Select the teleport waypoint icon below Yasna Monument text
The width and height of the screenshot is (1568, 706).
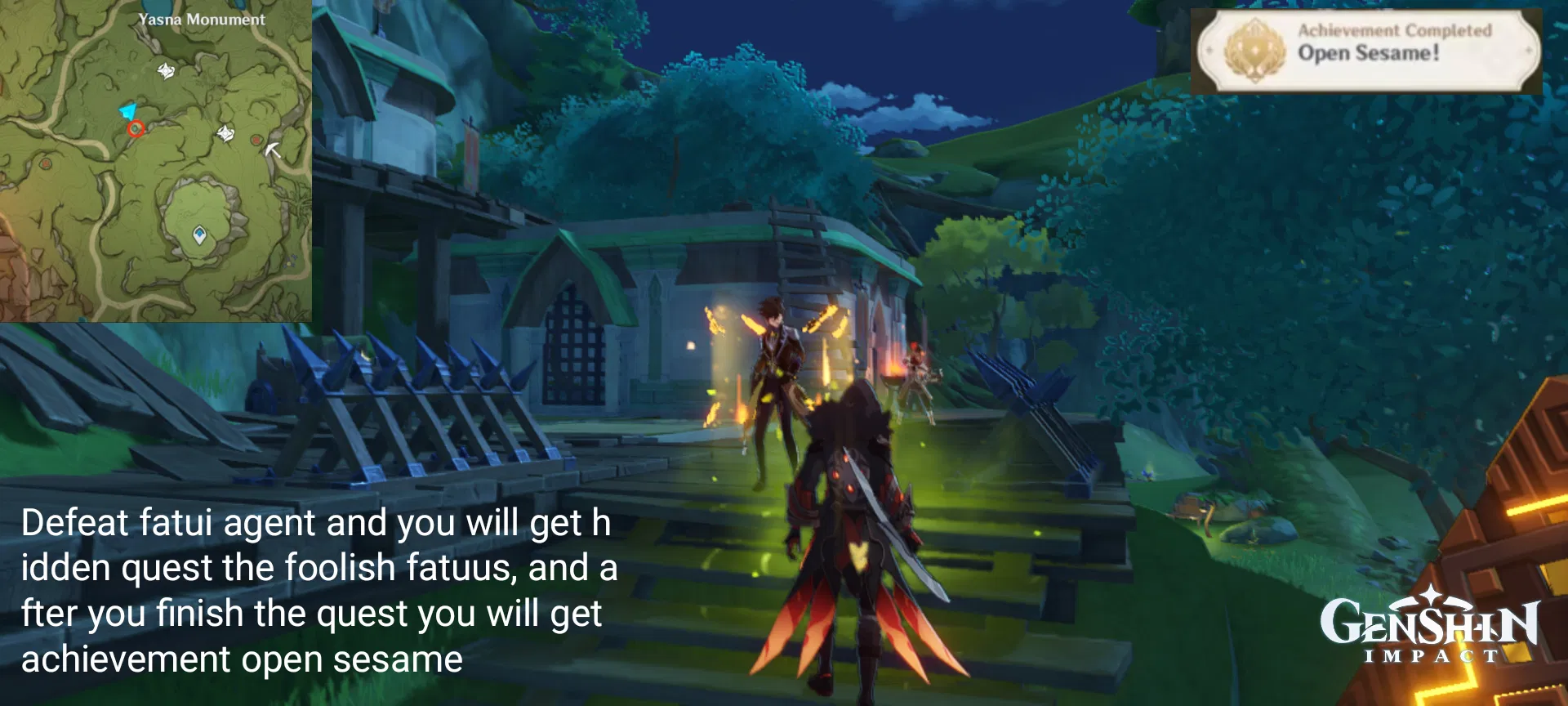point(166,71)
